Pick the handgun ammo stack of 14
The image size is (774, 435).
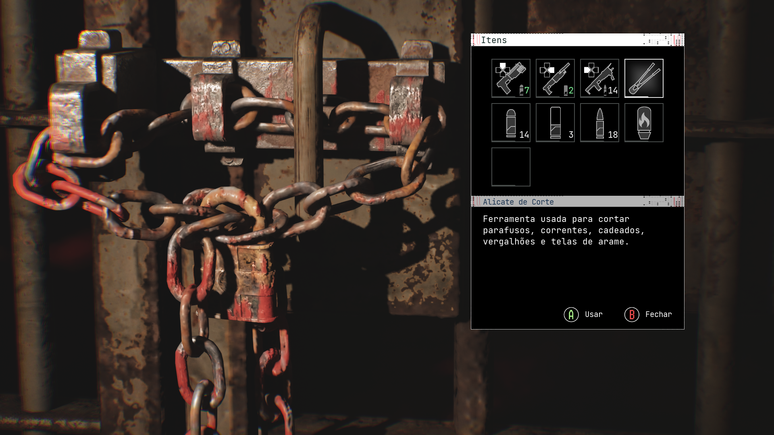pos(511,122)
